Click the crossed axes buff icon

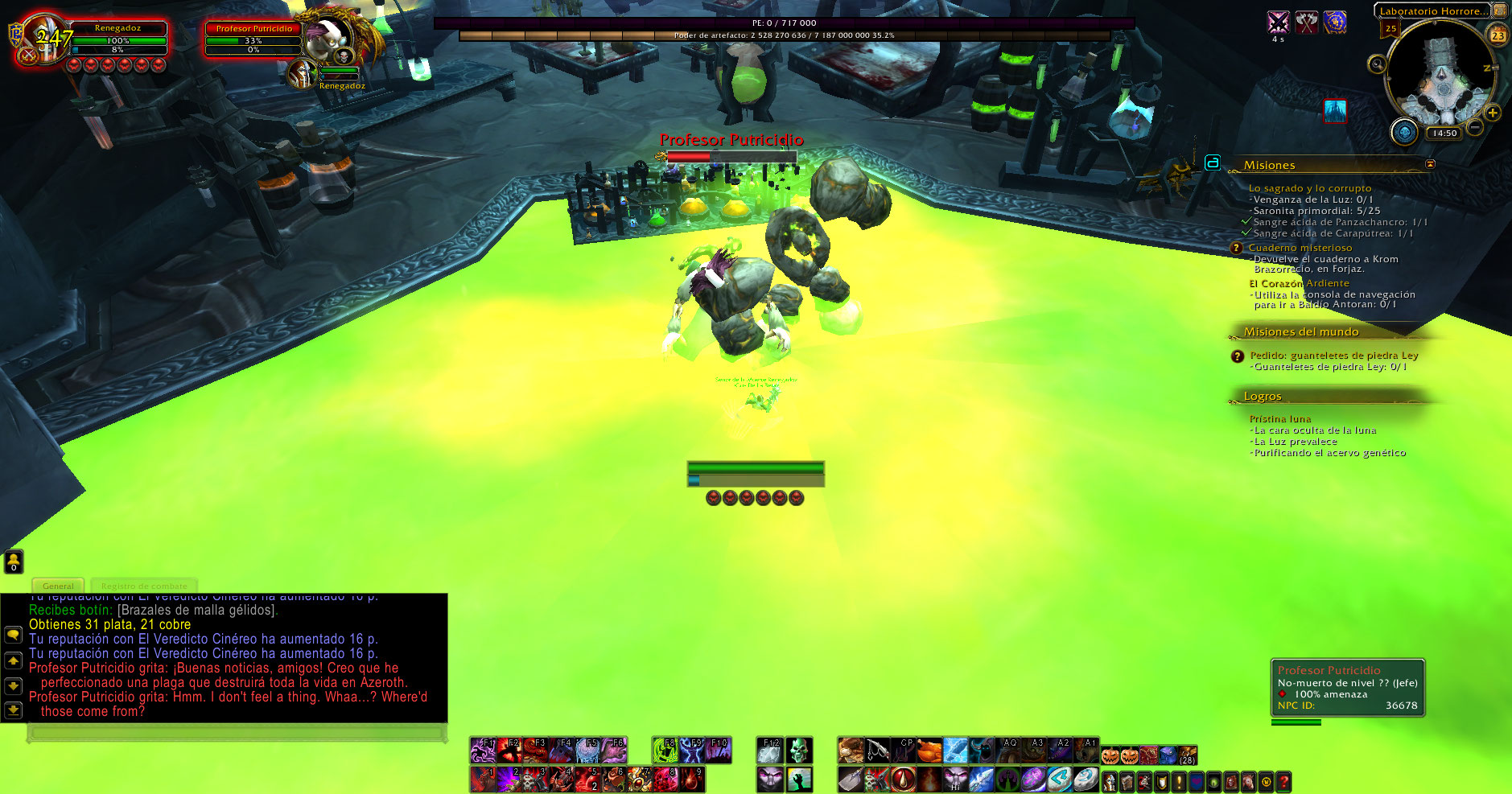coord(1307,23)
